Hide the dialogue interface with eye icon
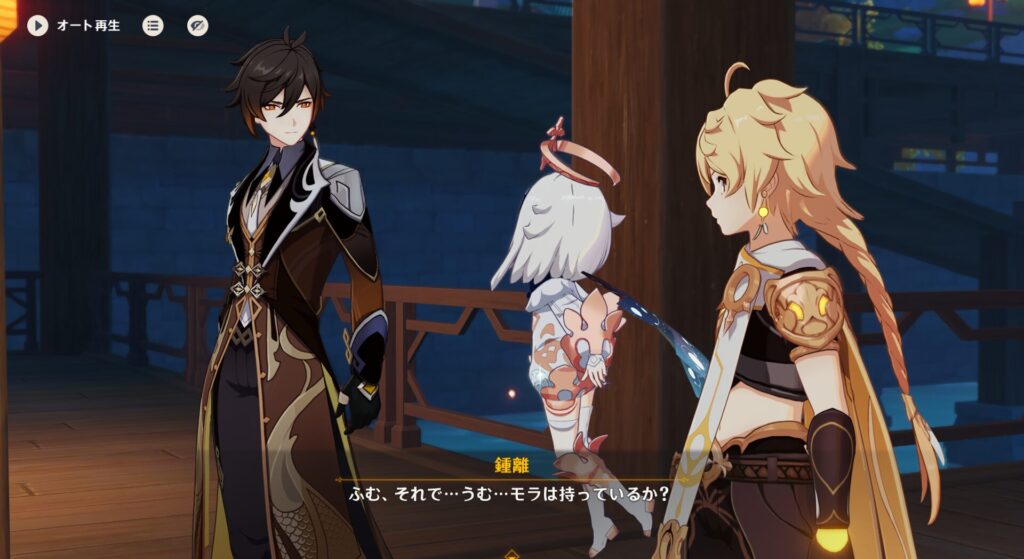Screen dimensions: 1024x559 pos(198,25)
